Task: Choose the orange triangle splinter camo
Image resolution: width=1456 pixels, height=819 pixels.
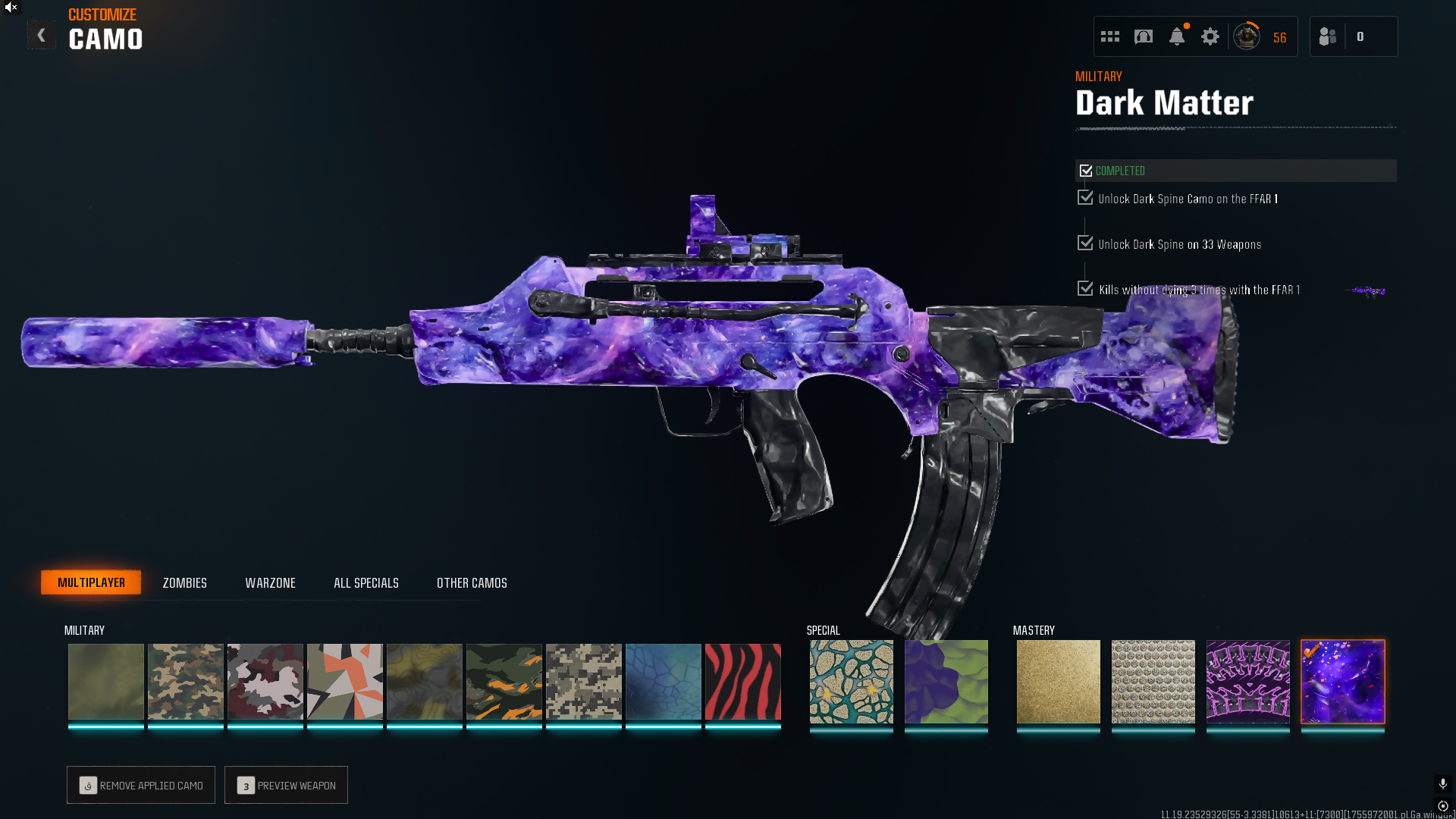Action: 344,682
